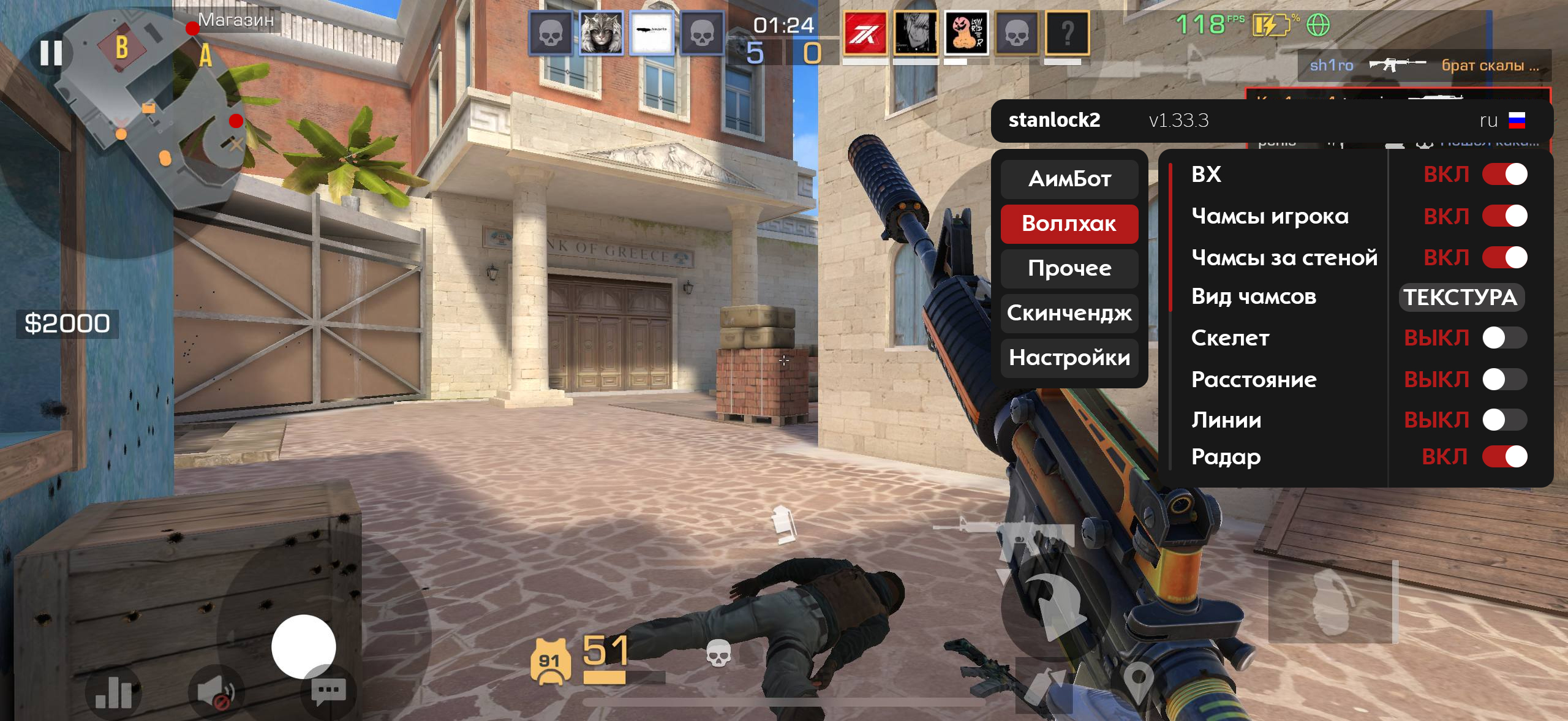
Task: Open the Прочее tab
Action: [x=1069, y=268]
